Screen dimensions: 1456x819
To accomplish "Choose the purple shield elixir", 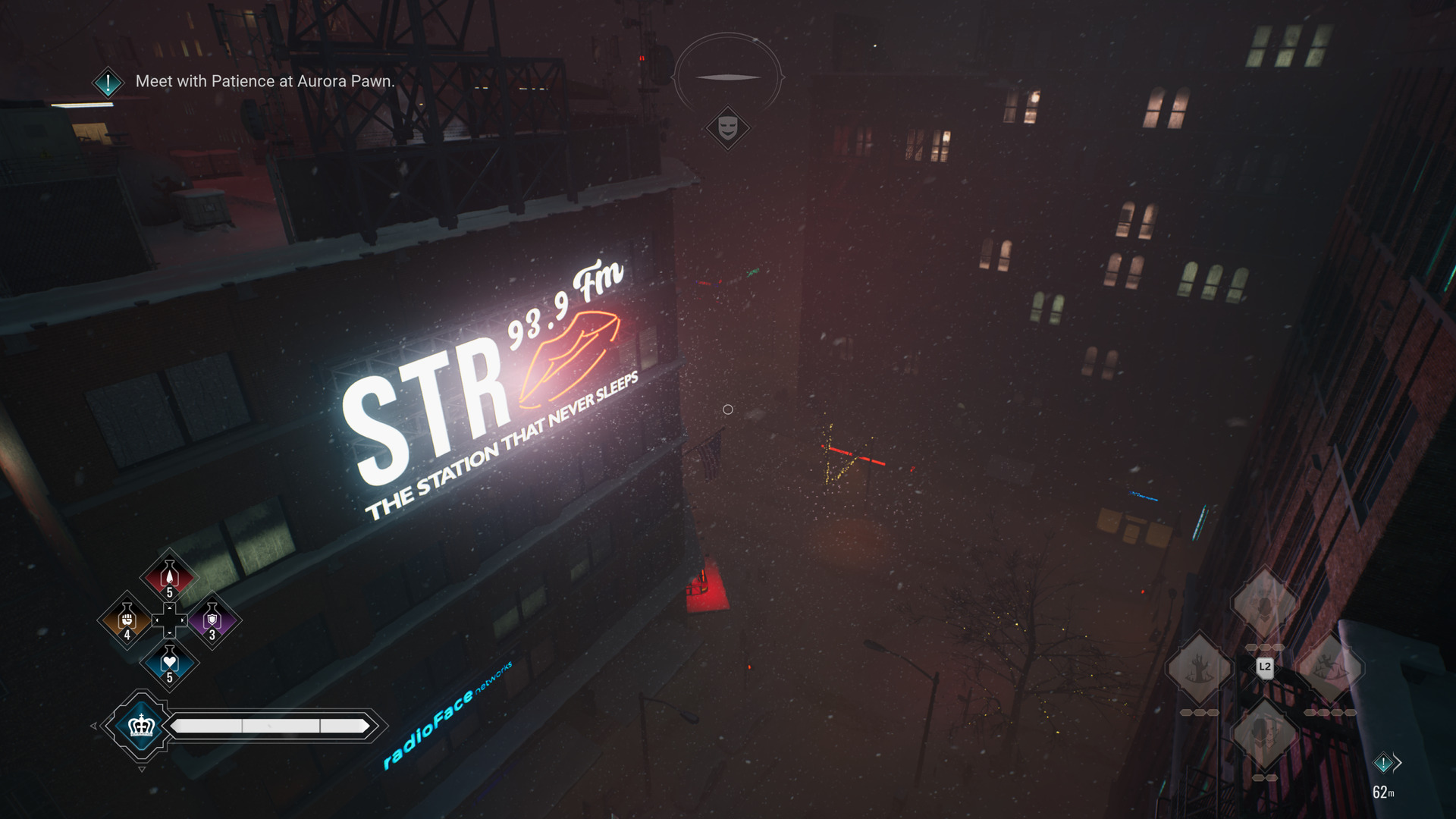I will pos(212,620).
